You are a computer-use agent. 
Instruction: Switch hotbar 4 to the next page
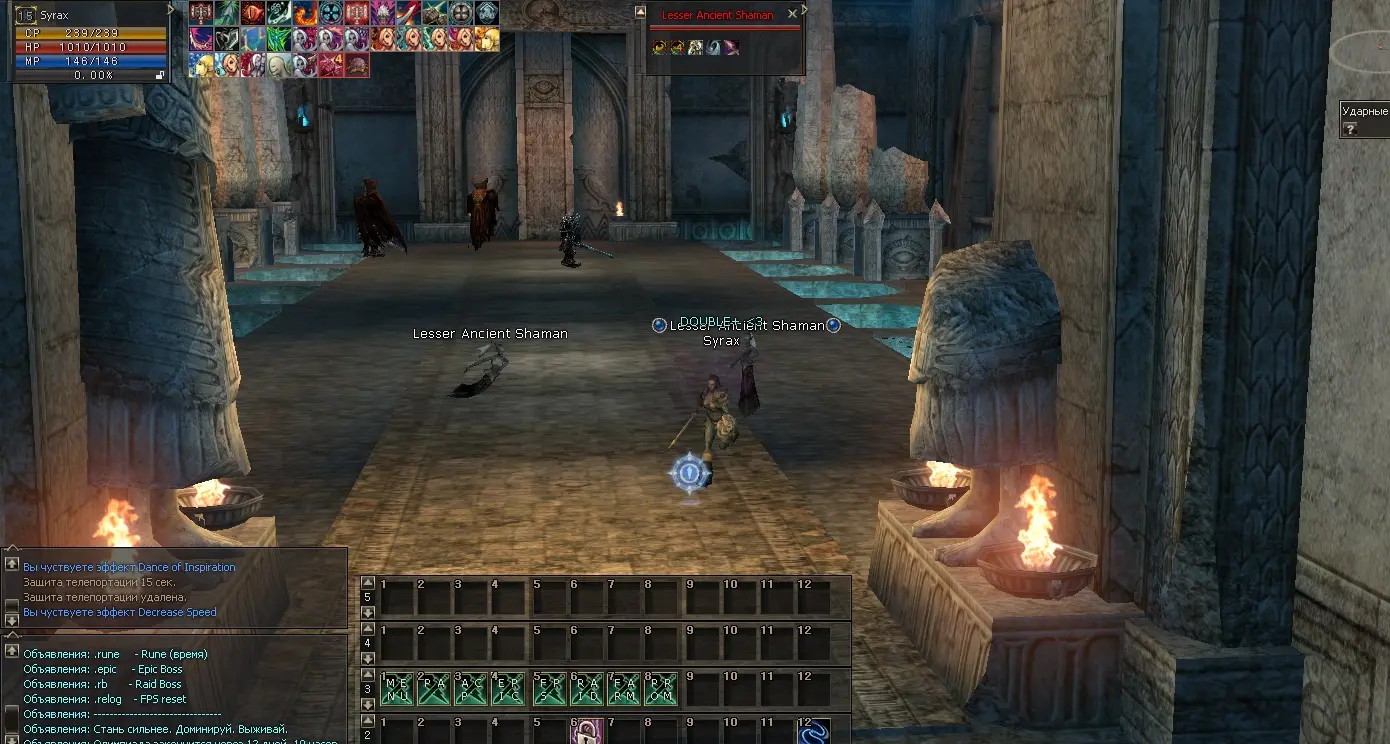coord(368,658)
